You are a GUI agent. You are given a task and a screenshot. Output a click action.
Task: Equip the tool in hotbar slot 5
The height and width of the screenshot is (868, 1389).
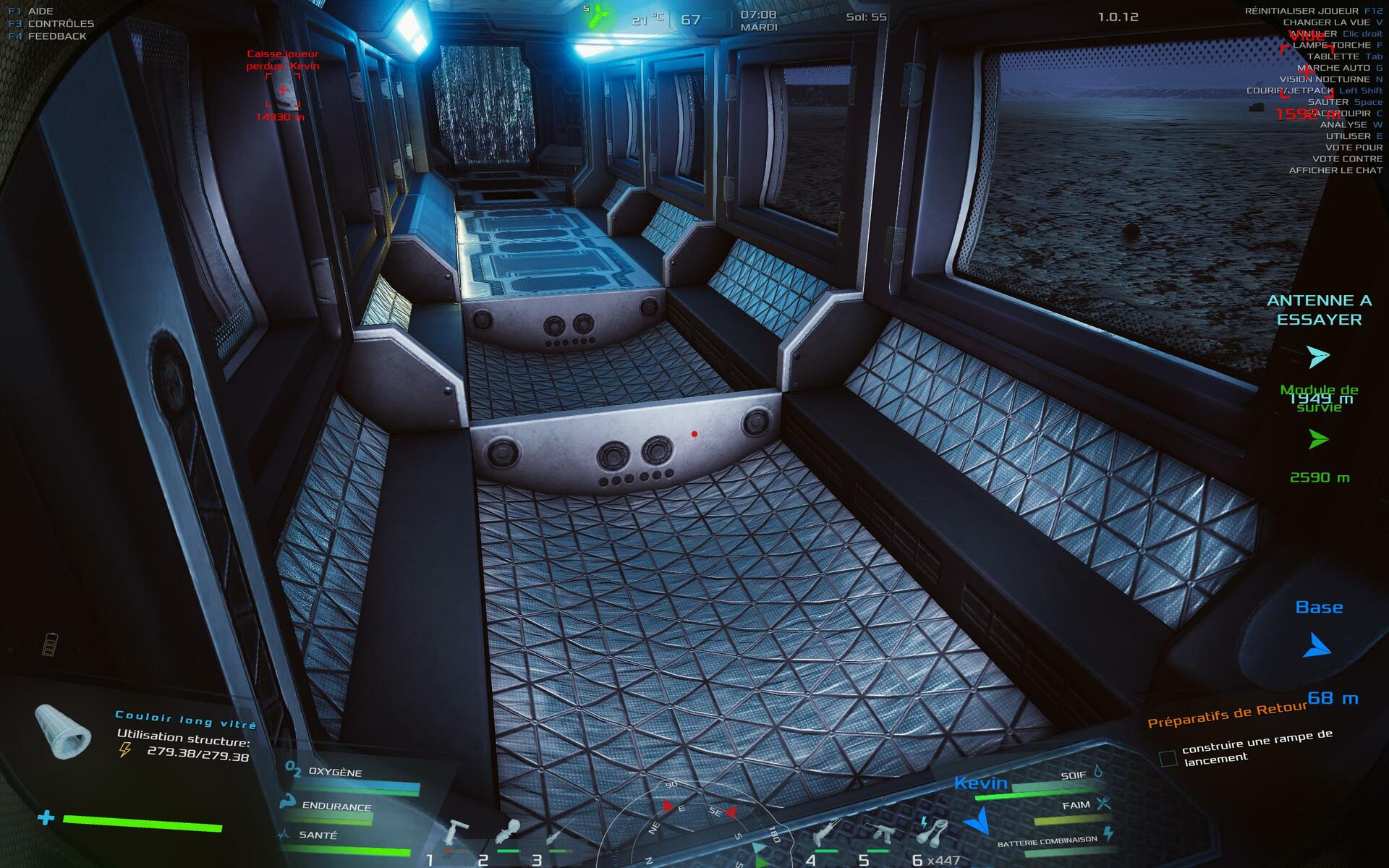pyautogui.click(x=878, y=833)
